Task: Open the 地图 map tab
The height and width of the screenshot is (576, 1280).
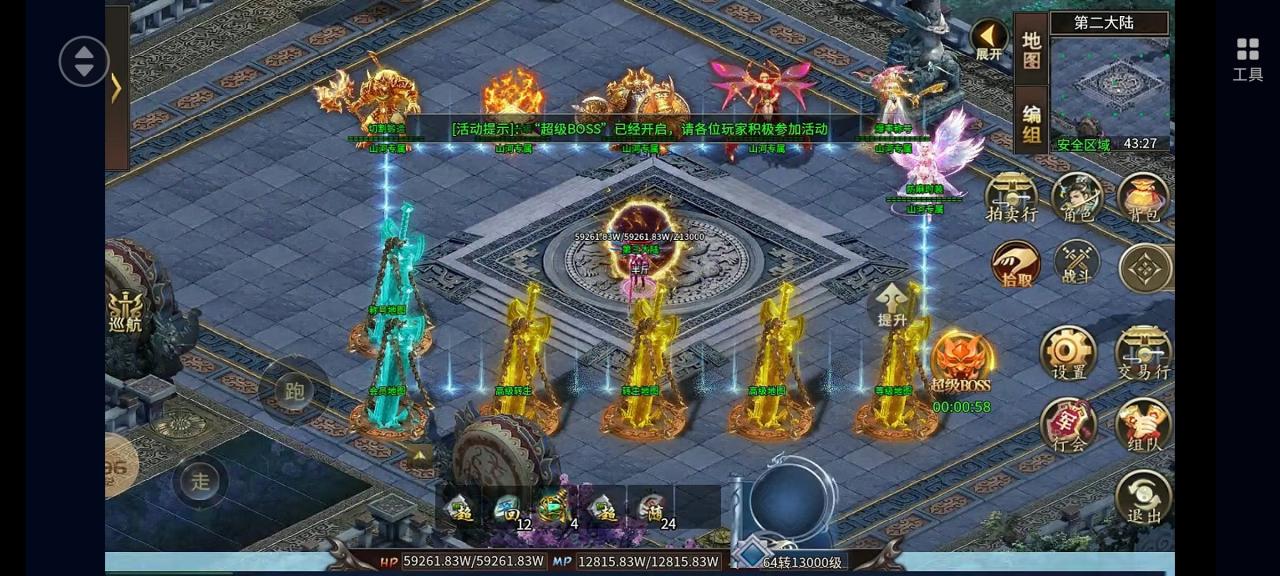Action: tap(1031, 50)
